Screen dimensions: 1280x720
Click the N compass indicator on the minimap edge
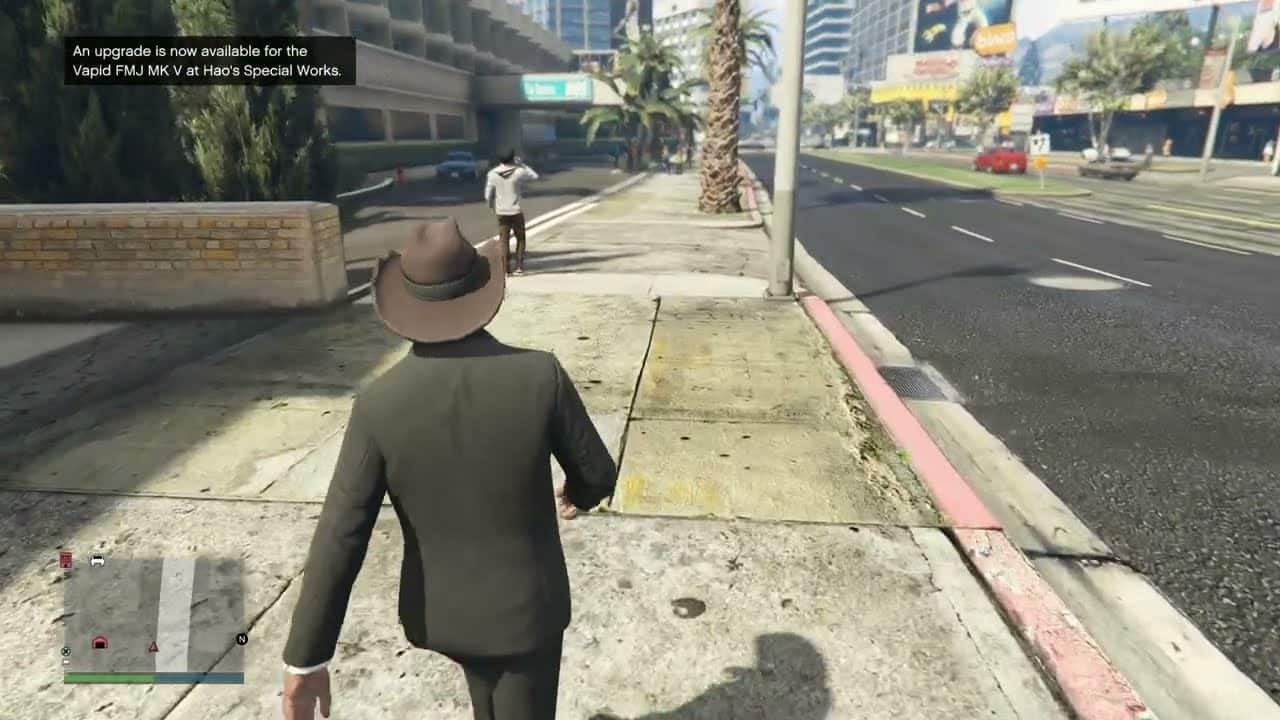(240, 638)
